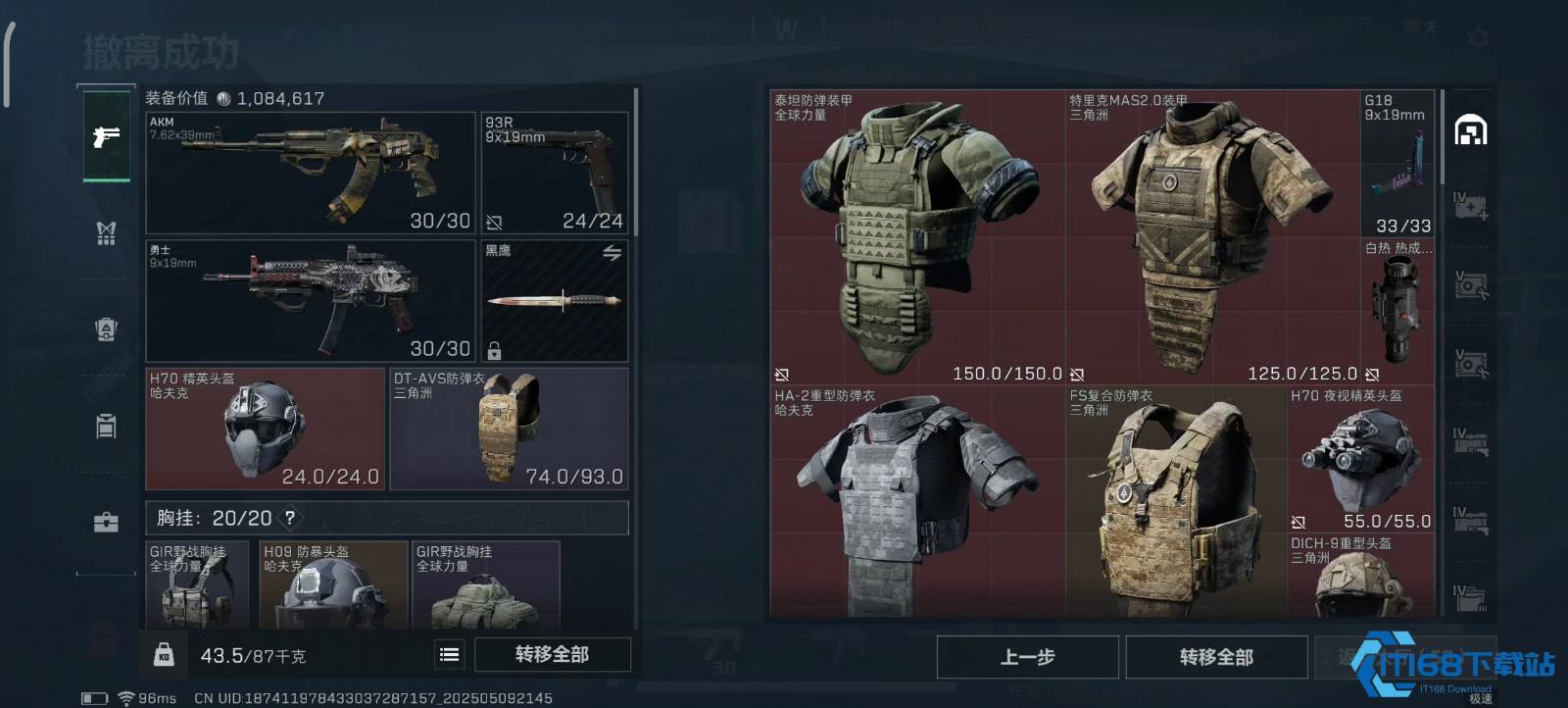Select the 黑鹰 knife slot
This screenshot has height=708, width=1568.
tap(555, 301)
